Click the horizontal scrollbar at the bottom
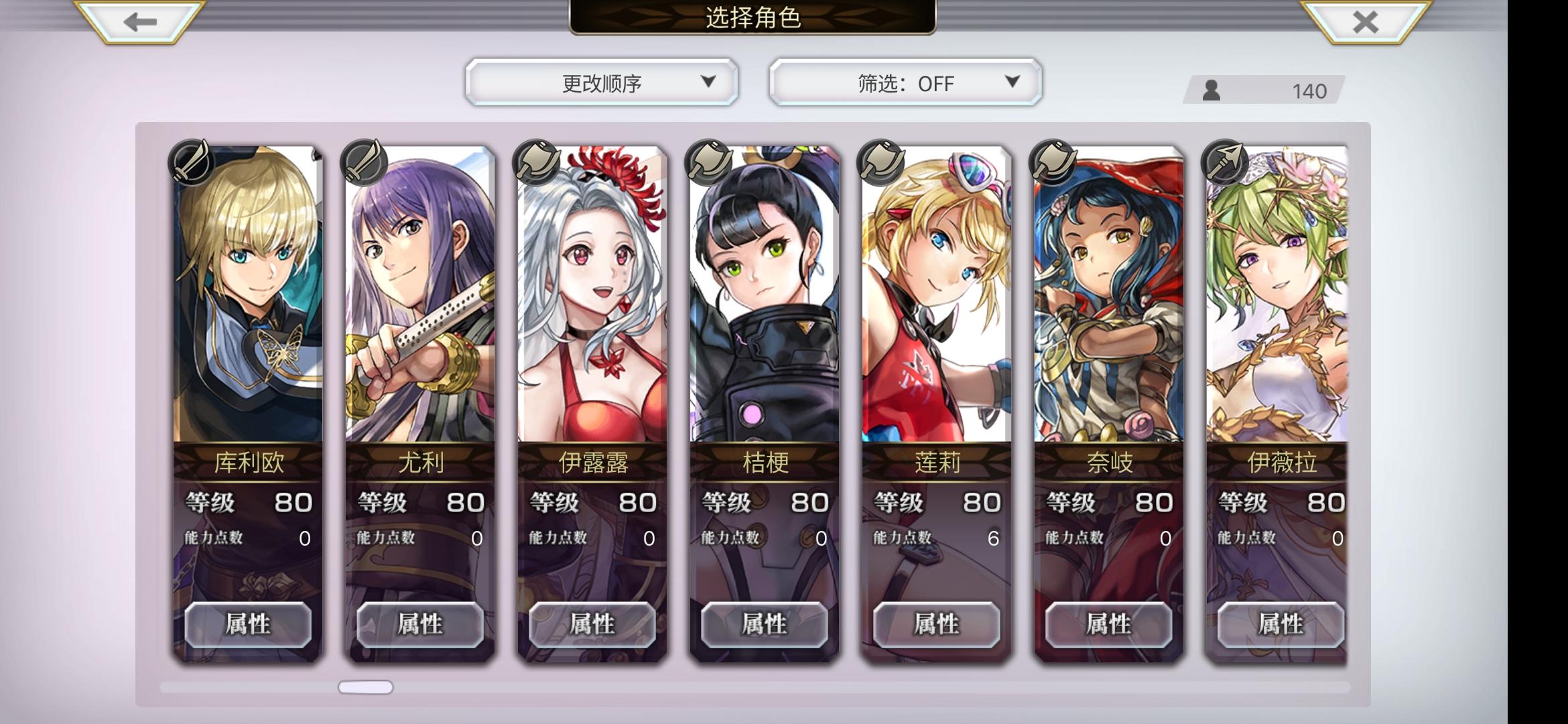The height and width of the screenshot is (724, 1568). coord(365,686)
